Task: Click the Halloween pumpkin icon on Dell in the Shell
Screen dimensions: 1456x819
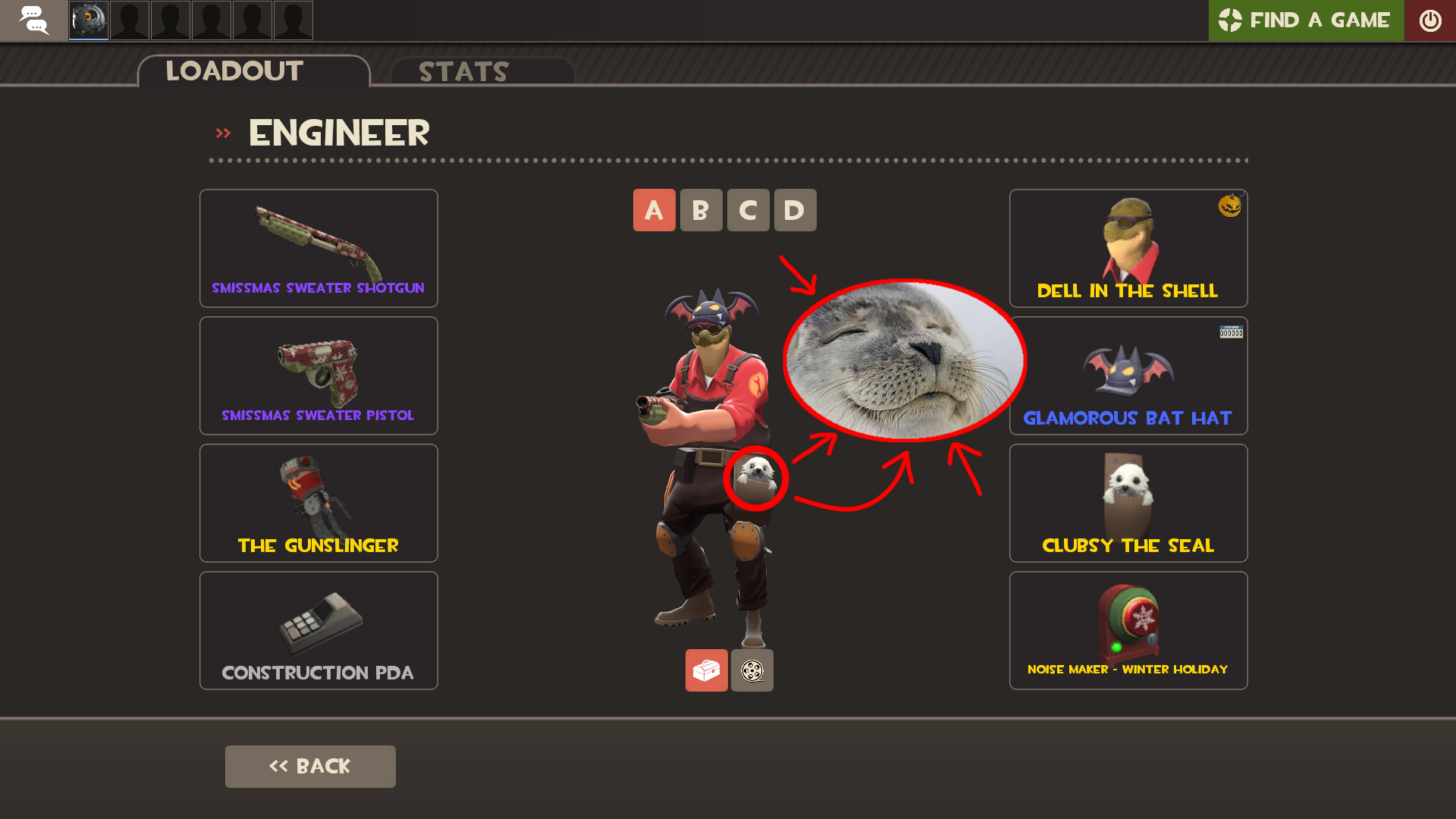Action: [1230, 206]
